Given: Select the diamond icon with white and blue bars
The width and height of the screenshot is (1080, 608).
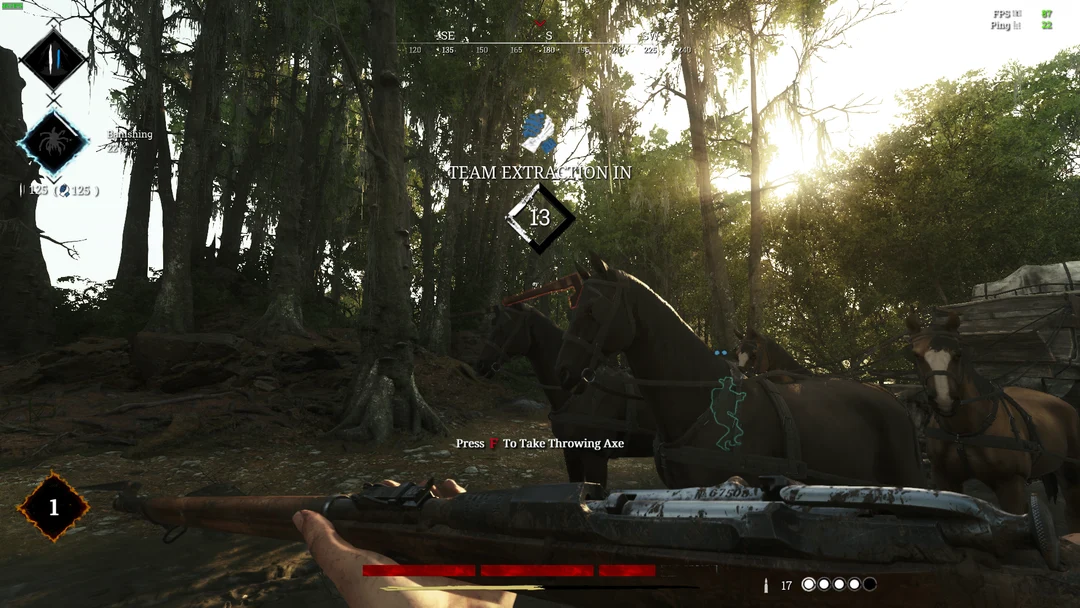Looking at the screenshot, I should (x=53, y=59).
